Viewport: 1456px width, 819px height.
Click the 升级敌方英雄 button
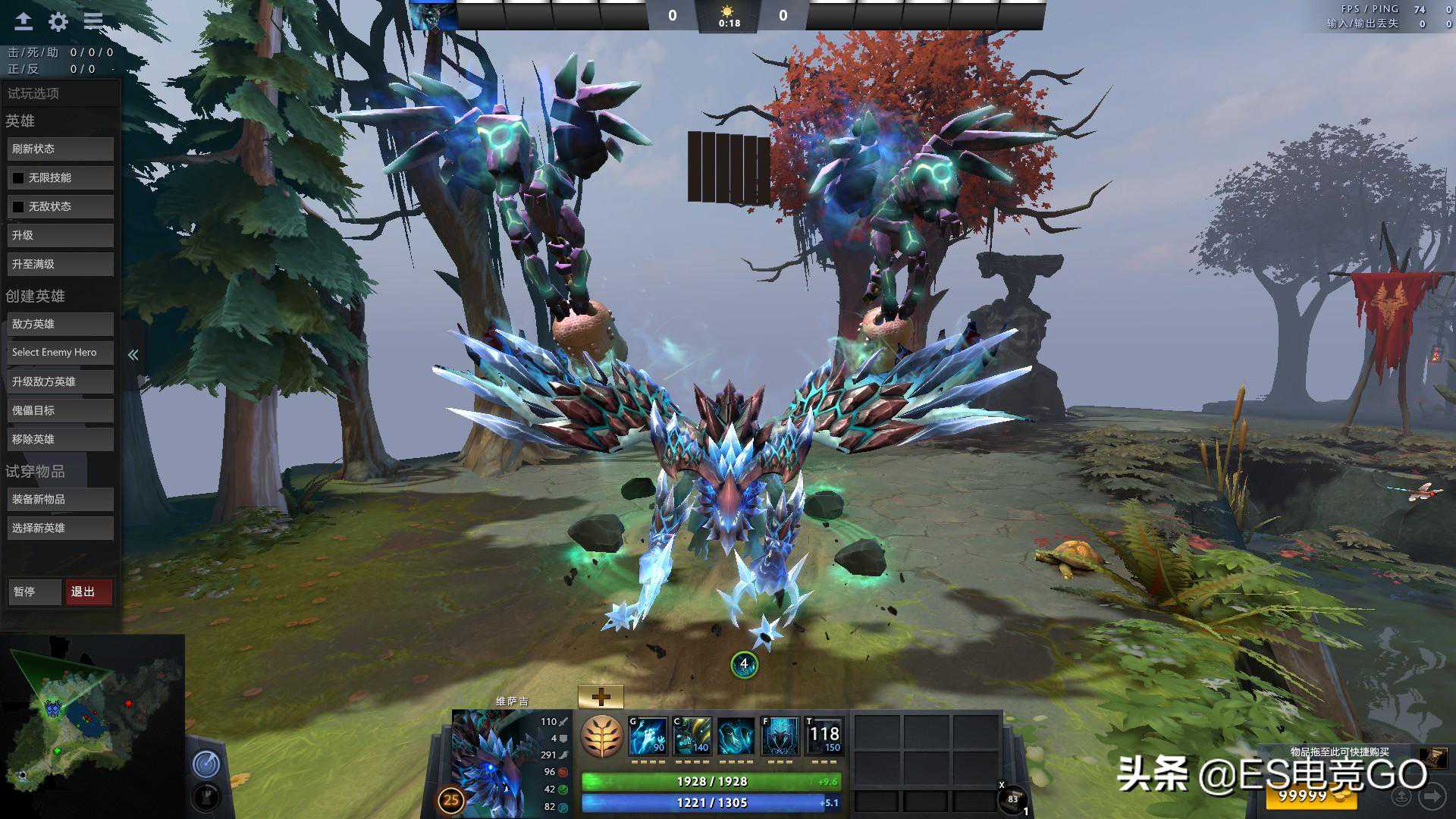(61, 381)
